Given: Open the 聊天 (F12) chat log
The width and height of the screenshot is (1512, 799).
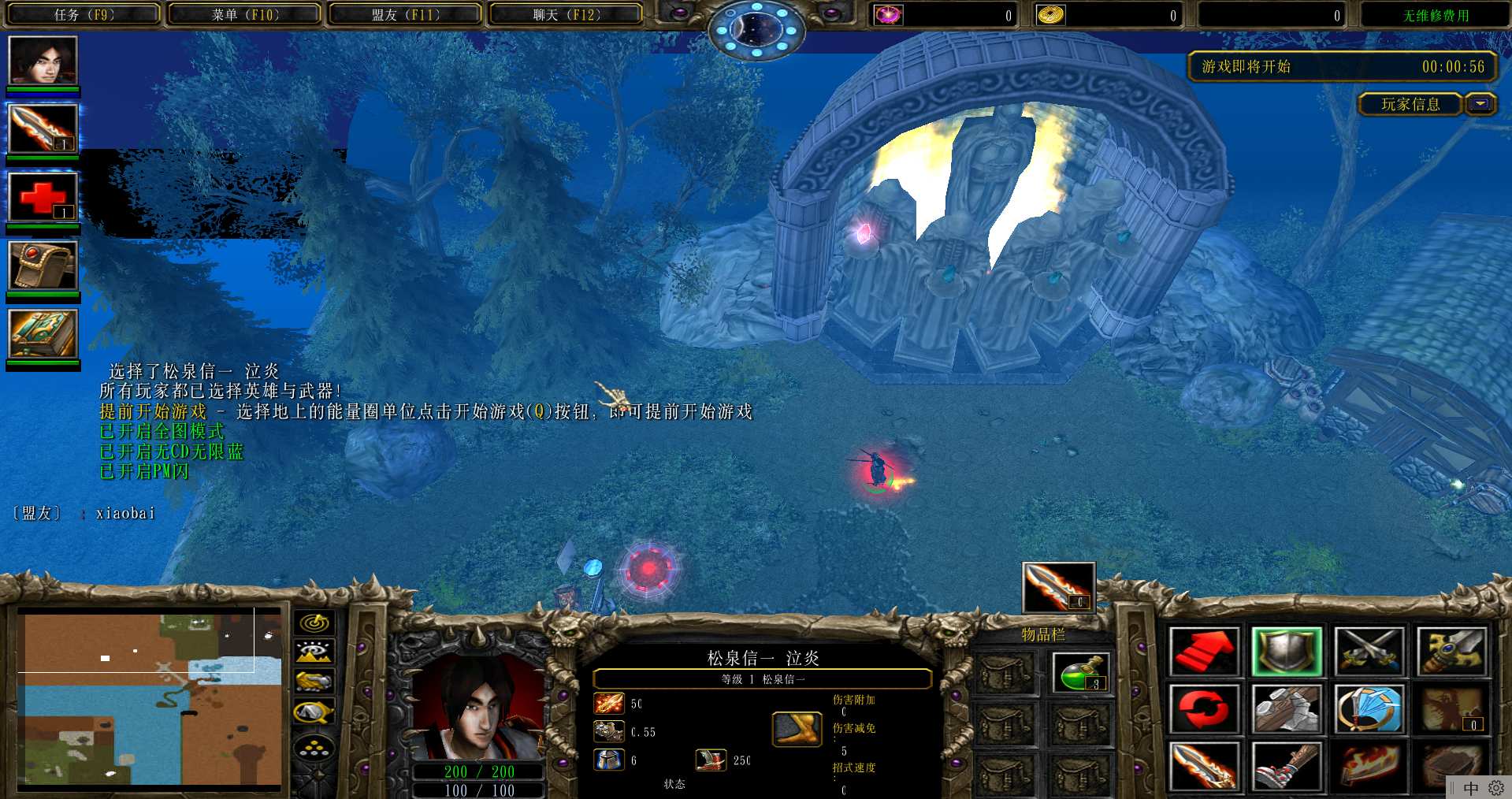Looking at the screenshot, I should (x=567, y=15).
